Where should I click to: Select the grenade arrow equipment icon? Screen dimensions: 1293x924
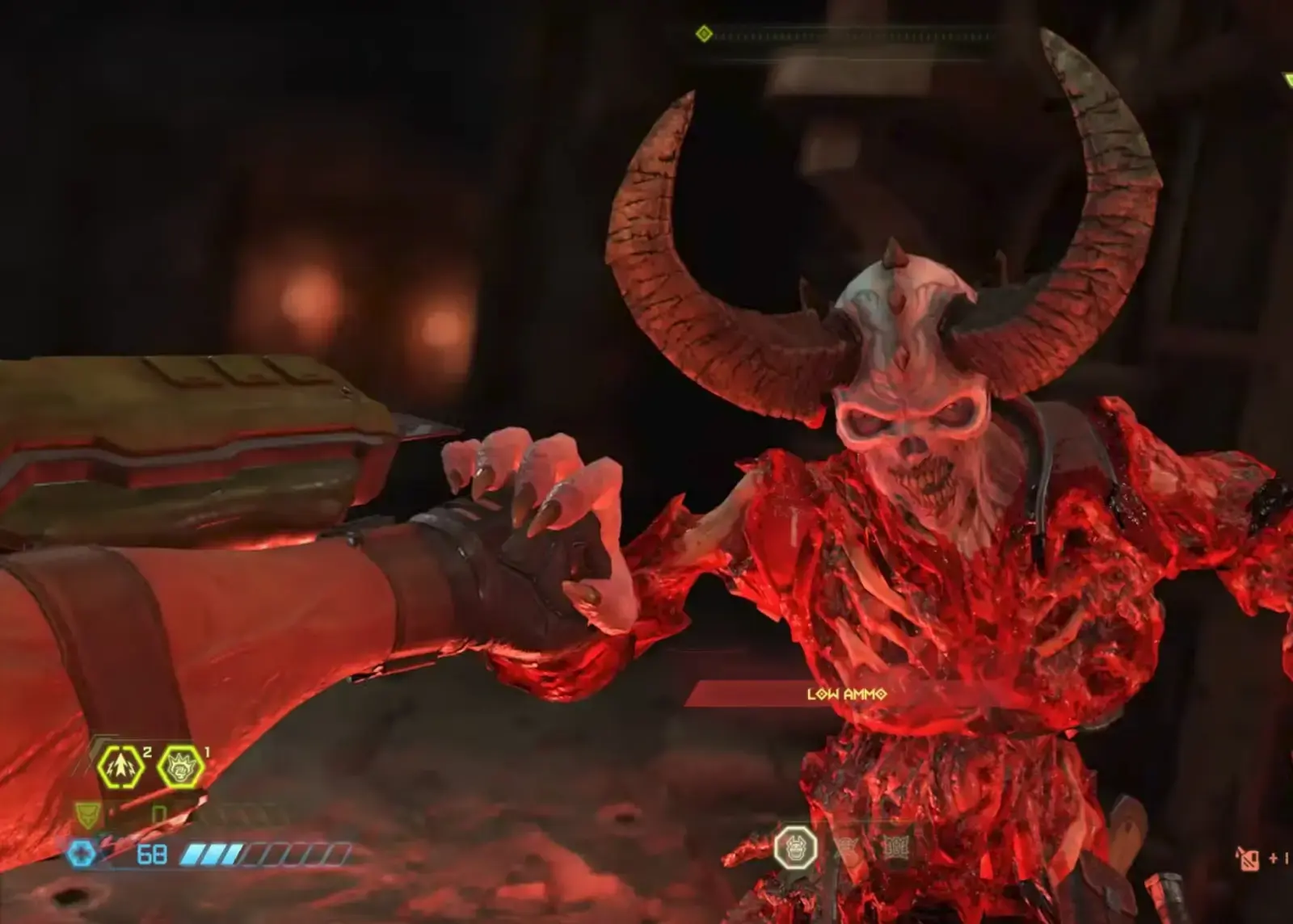[120, 767]
